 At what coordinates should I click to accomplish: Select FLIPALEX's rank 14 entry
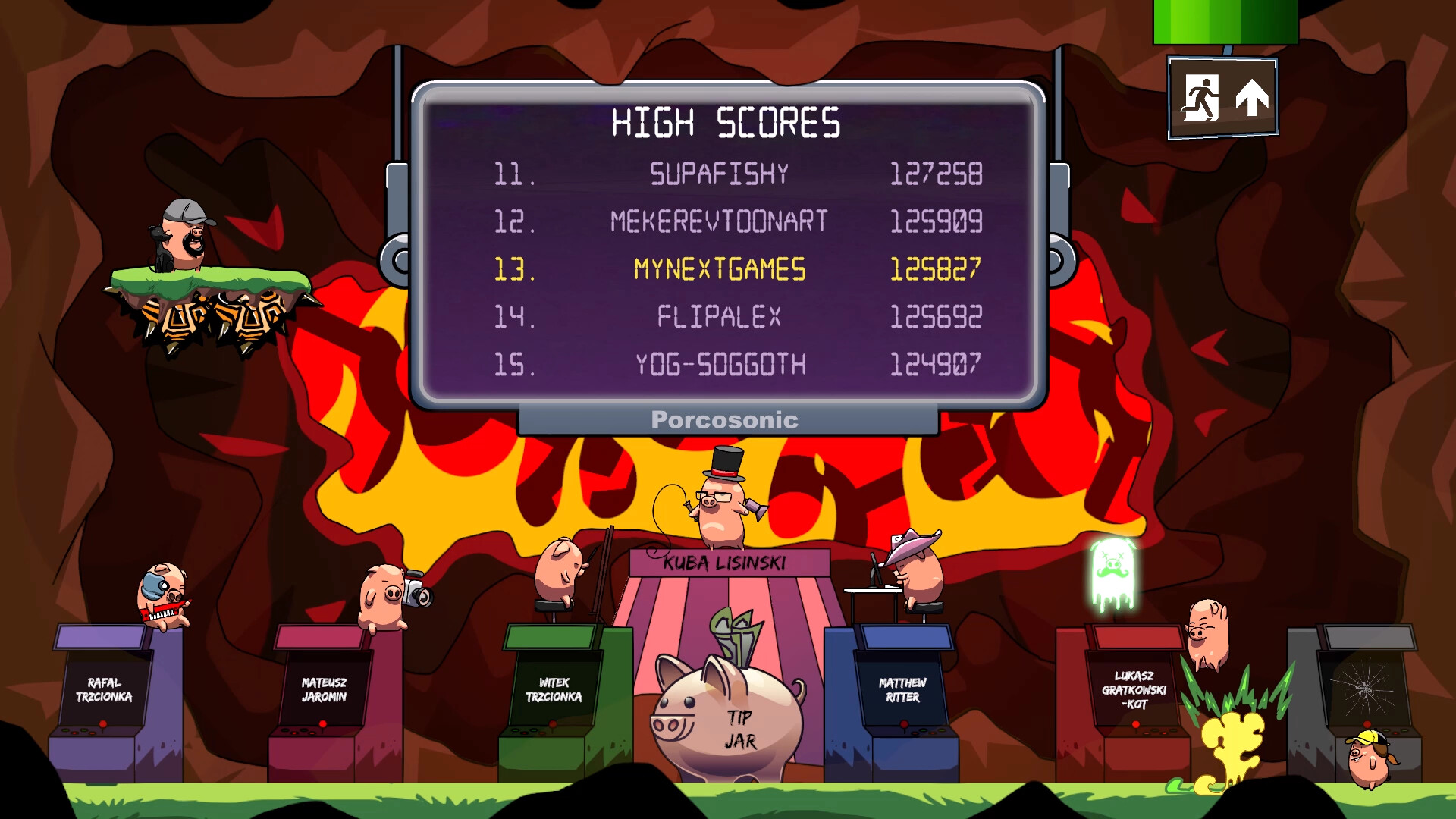pos(719,317)
